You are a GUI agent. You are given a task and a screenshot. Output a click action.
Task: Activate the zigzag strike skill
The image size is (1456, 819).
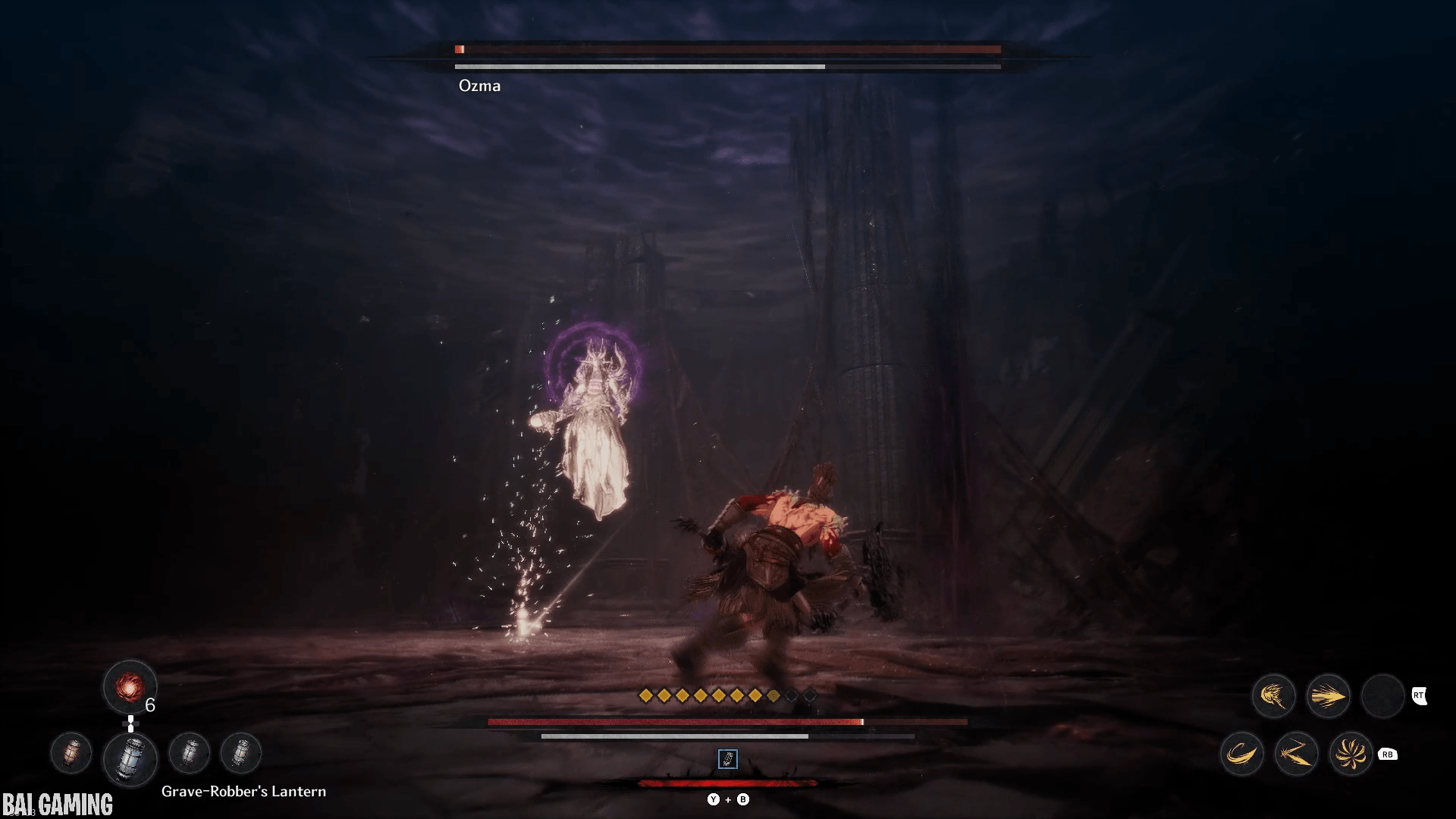tap(1296, 754)
